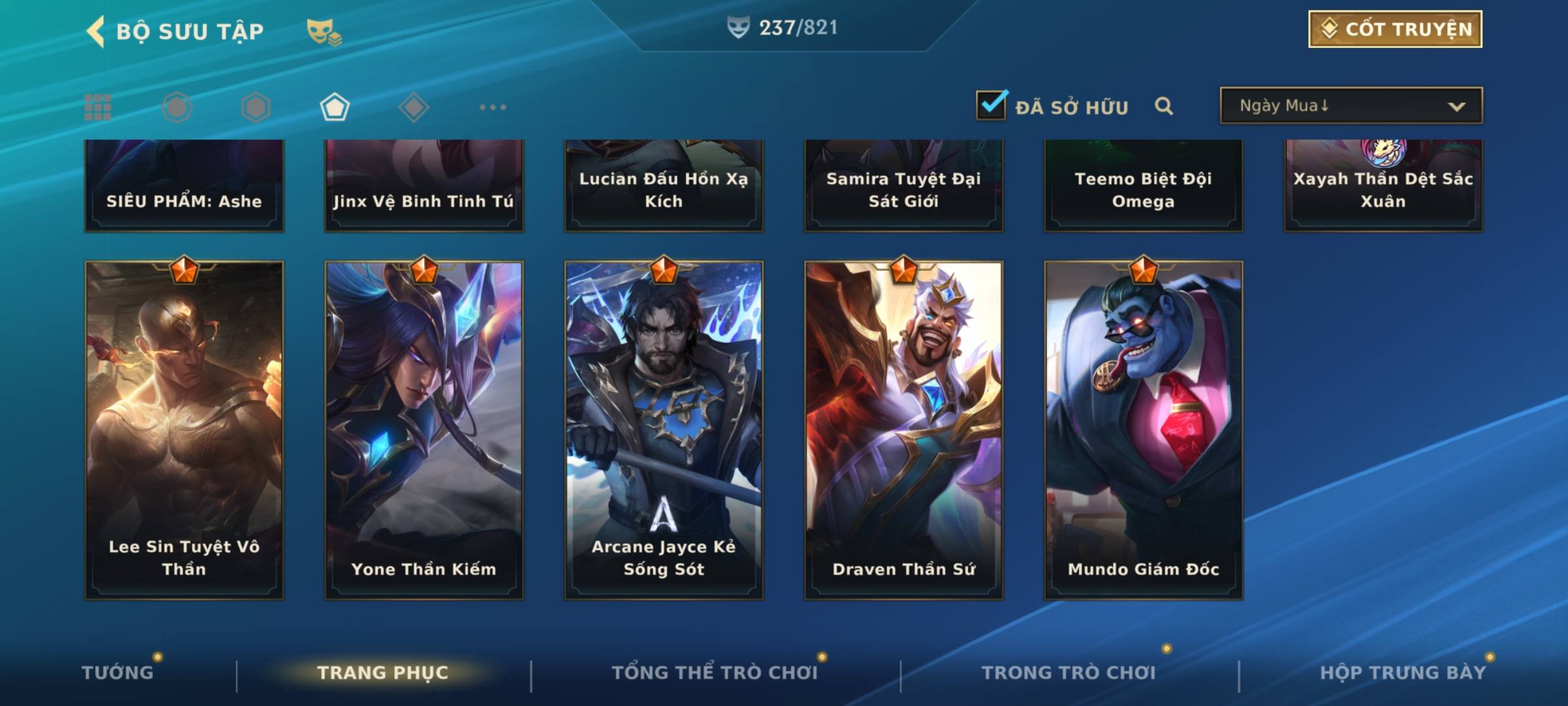Image resolution: width=1568 pixels, height=706 pixels.
Task: Go back from Bộ Sưu Tập
Action: click(x=96, y=31)
